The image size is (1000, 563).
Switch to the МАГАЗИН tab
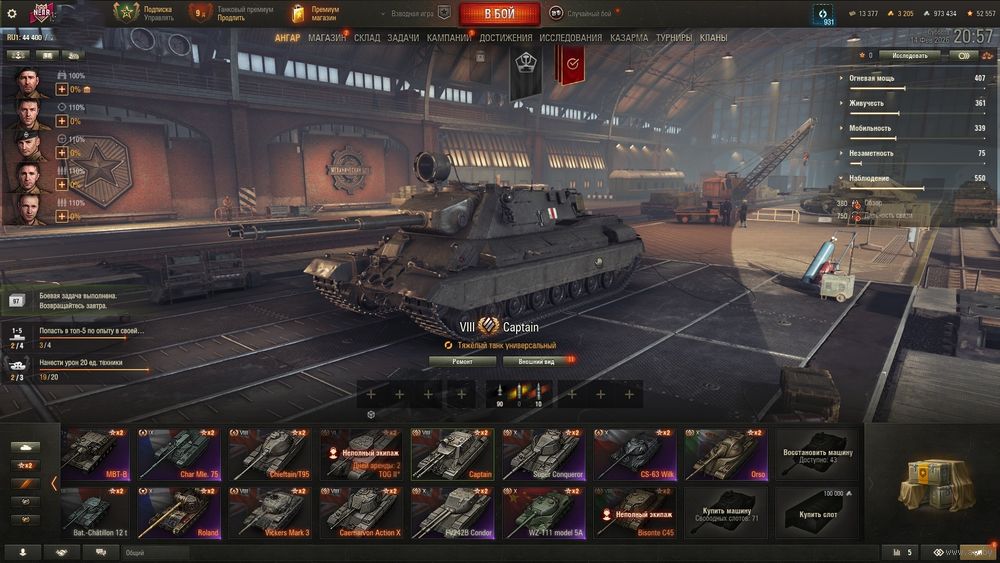(x=327, y=38)
